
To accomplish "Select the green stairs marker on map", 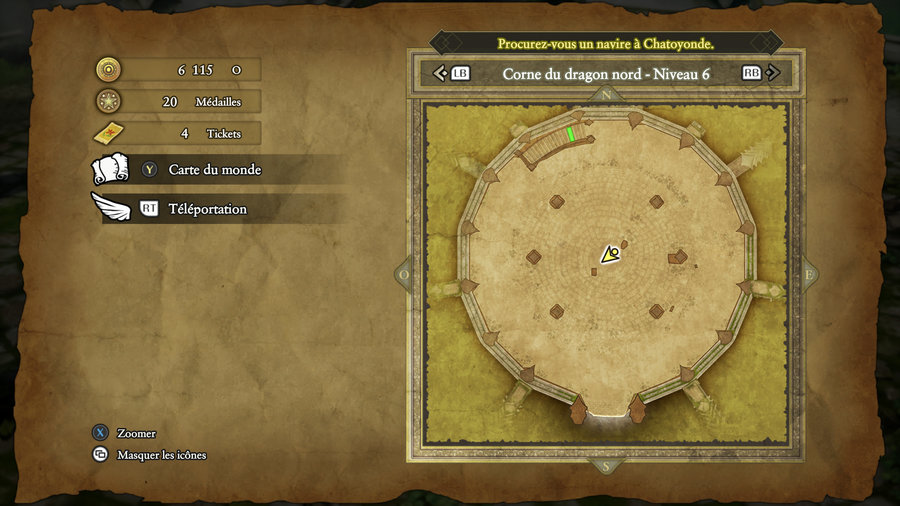I will coord(571,134).
